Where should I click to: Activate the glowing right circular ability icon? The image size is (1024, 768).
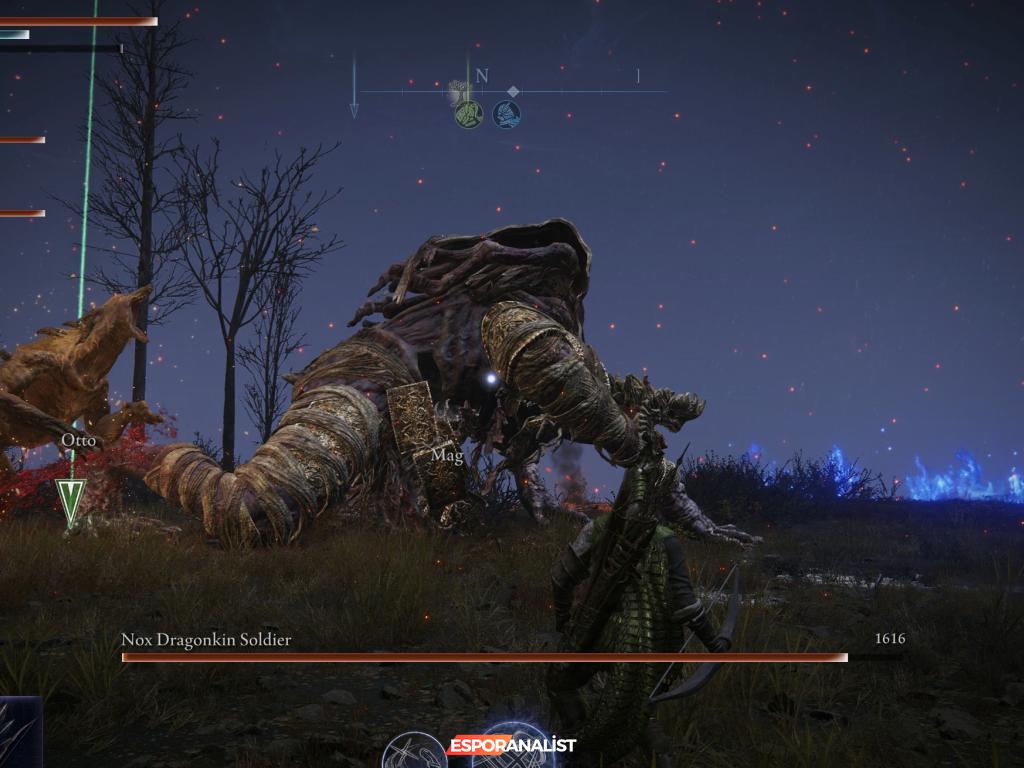(x=516, y=752)
